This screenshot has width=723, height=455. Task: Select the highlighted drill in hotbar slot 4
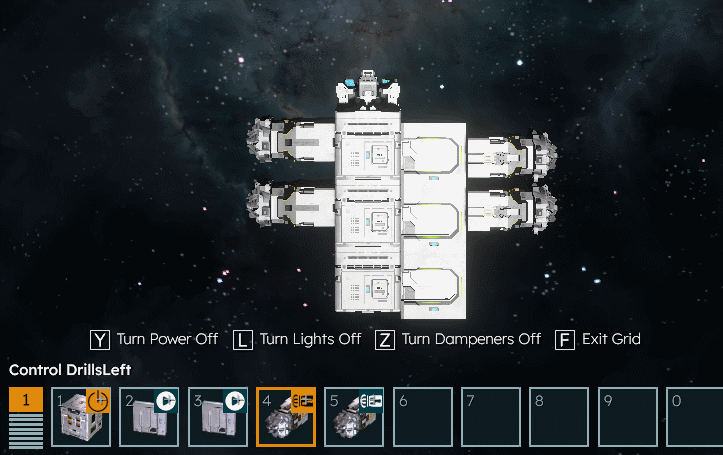(286, 417)
